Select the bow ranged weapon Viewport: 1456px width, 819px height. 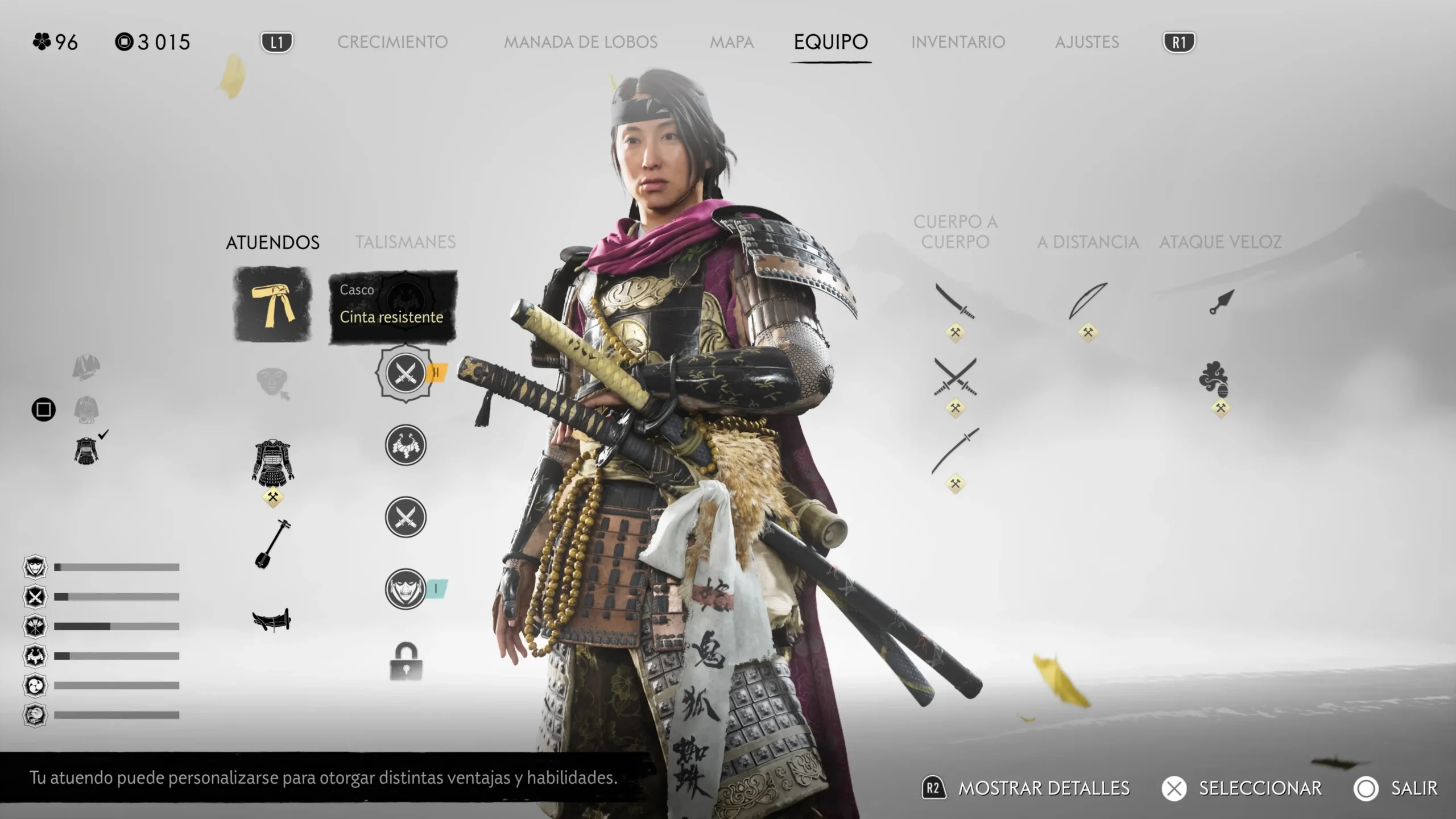click(1087, 301)
